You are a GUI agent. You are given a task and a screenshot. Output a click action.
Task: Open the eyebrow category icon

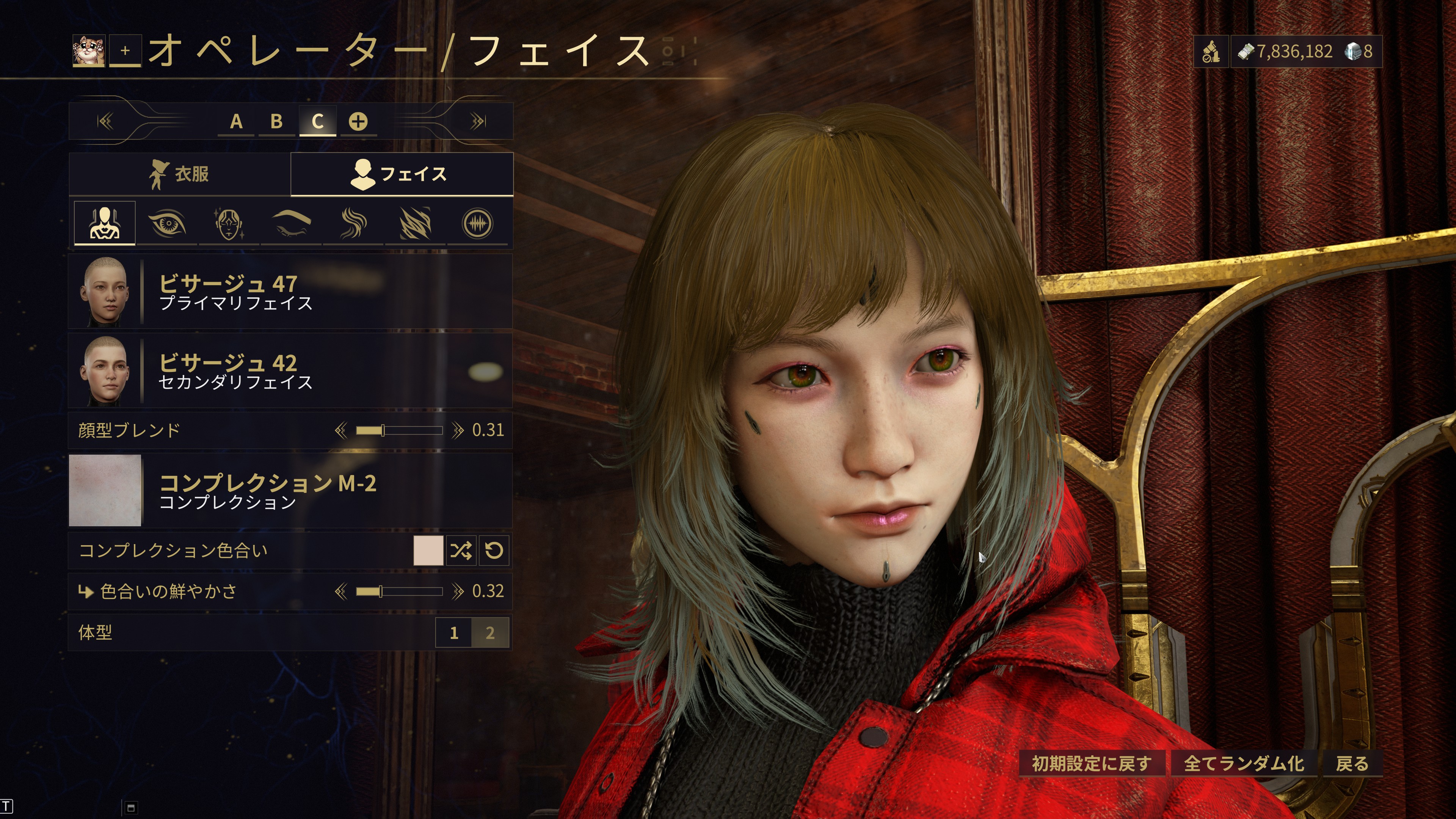pos(291,224)
